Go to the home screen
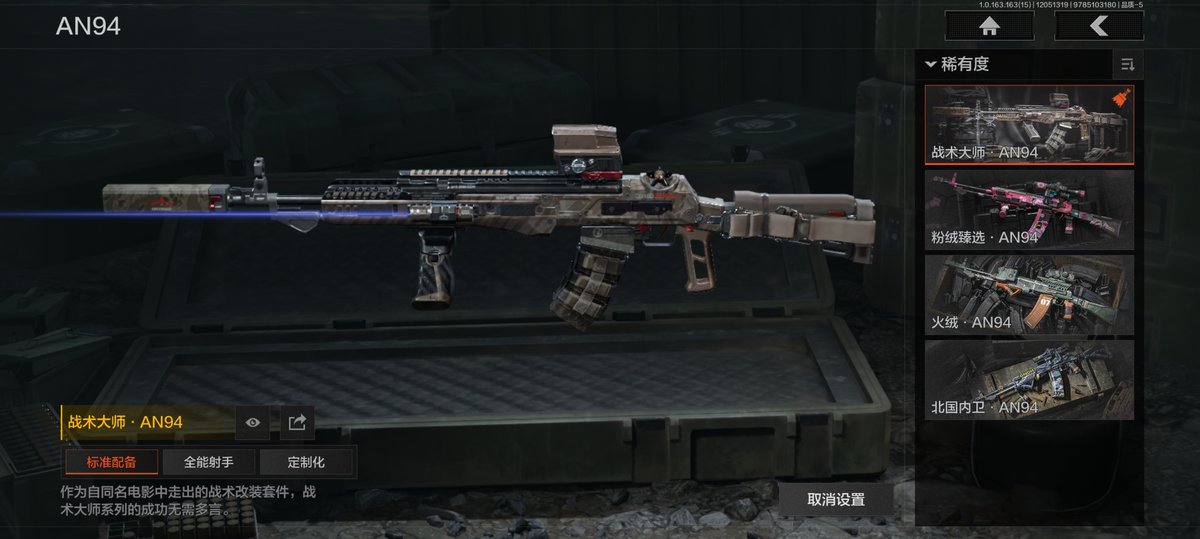Viewport: 1200px width, 539px height. [989, 26]
